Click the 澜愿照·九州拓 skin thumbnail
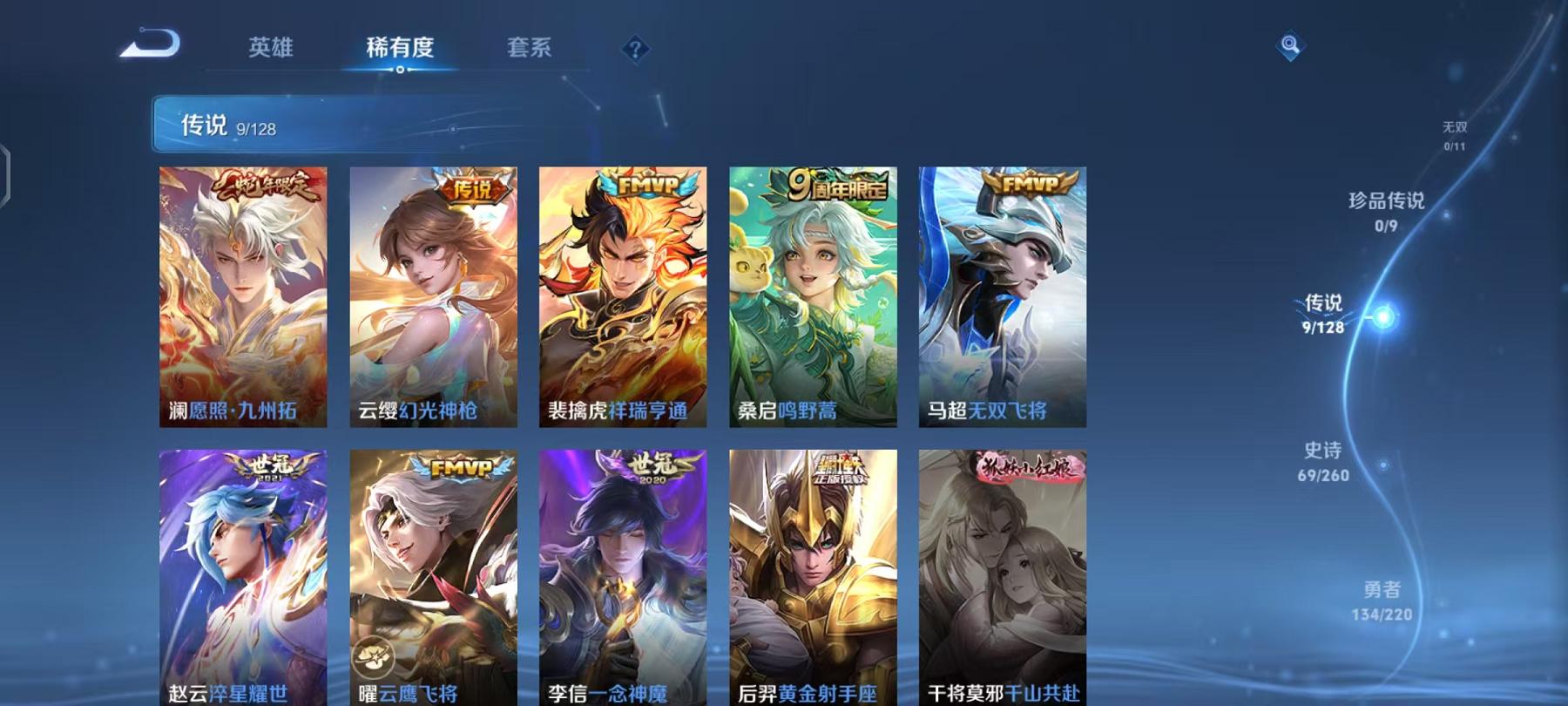This screenshot has width=1568, height=706. 242,296
